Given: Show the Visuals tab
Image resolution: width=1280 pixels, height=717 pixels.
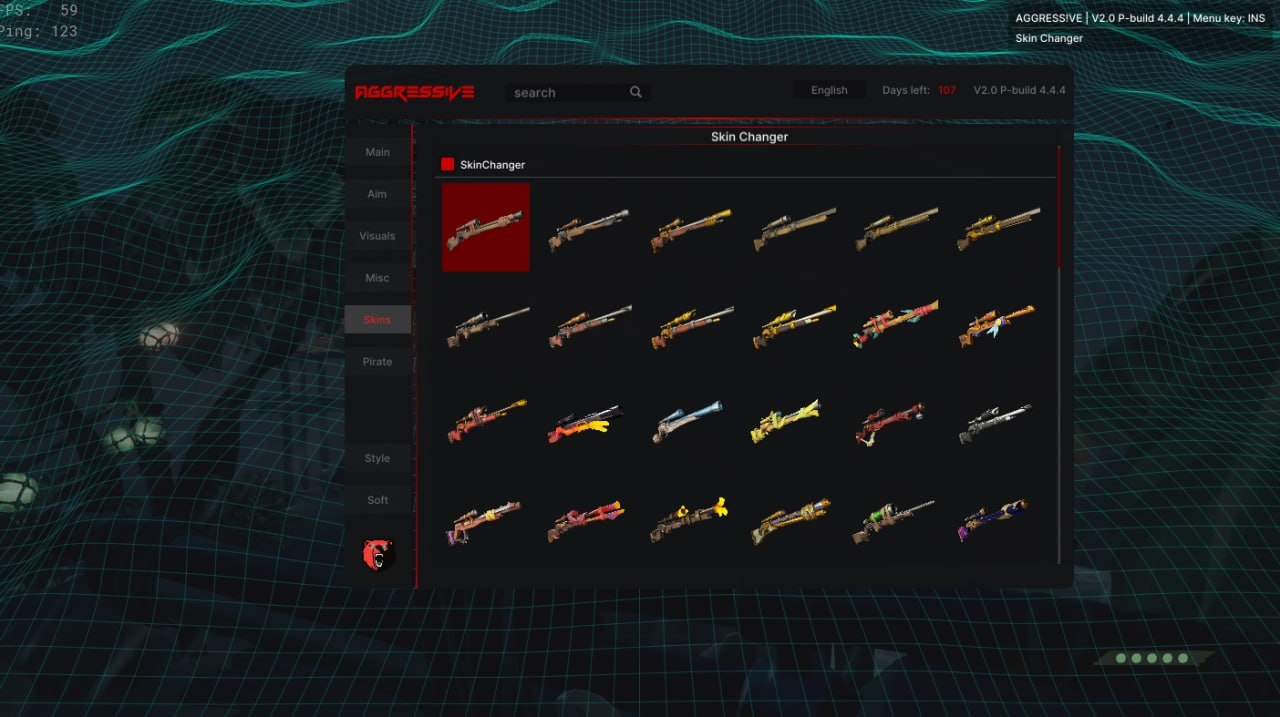Looking at the screenshot, I should point(378,236).
